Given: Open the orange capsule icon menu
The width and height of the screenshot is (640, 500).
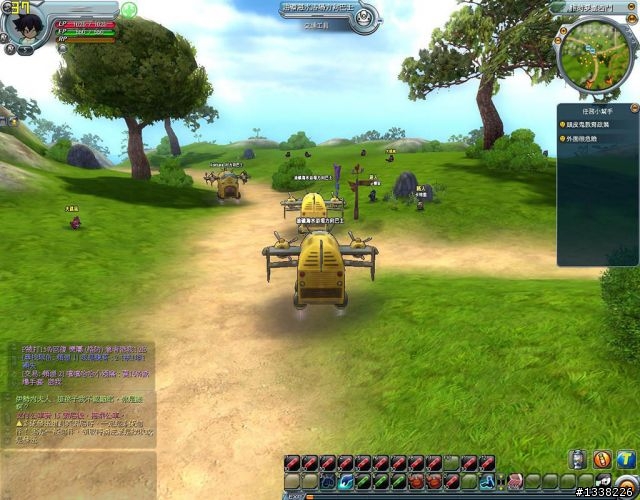Looking at the screenshot, I should tap(603, 459).
